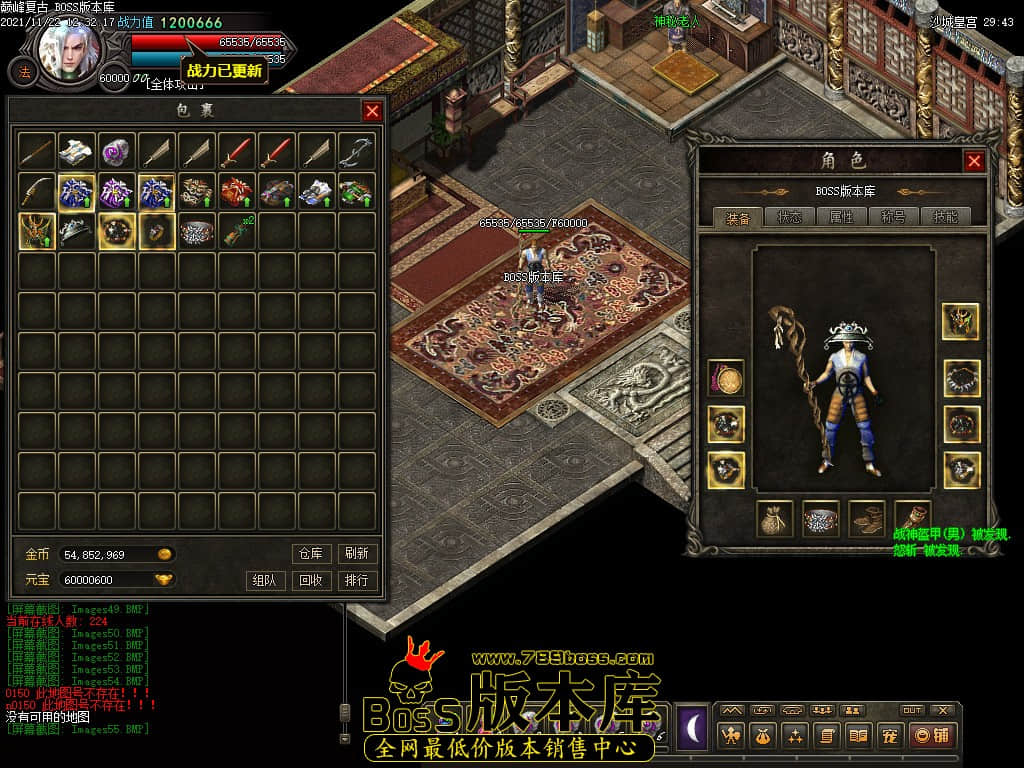Open the 排行 ranking list

357,580
